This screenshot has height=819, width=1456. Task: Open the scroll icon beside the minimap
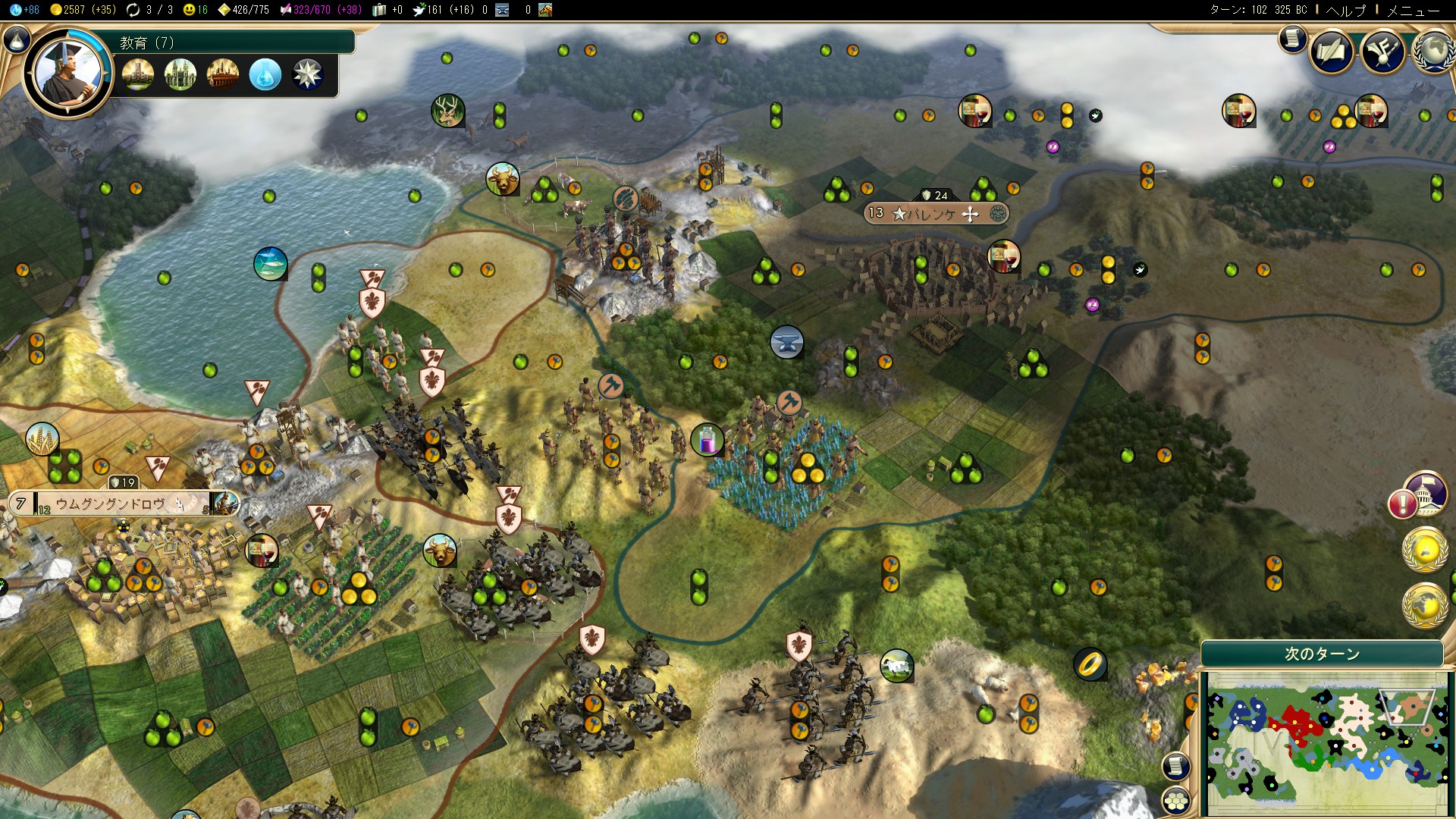coord(1176,766)
